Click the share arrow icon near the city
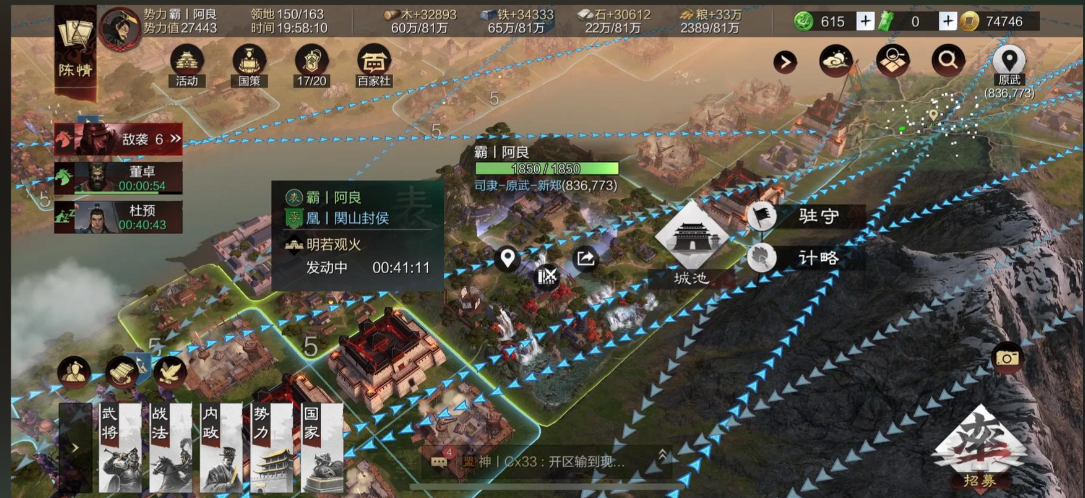1085x498 pixels. tap(586, 259)
